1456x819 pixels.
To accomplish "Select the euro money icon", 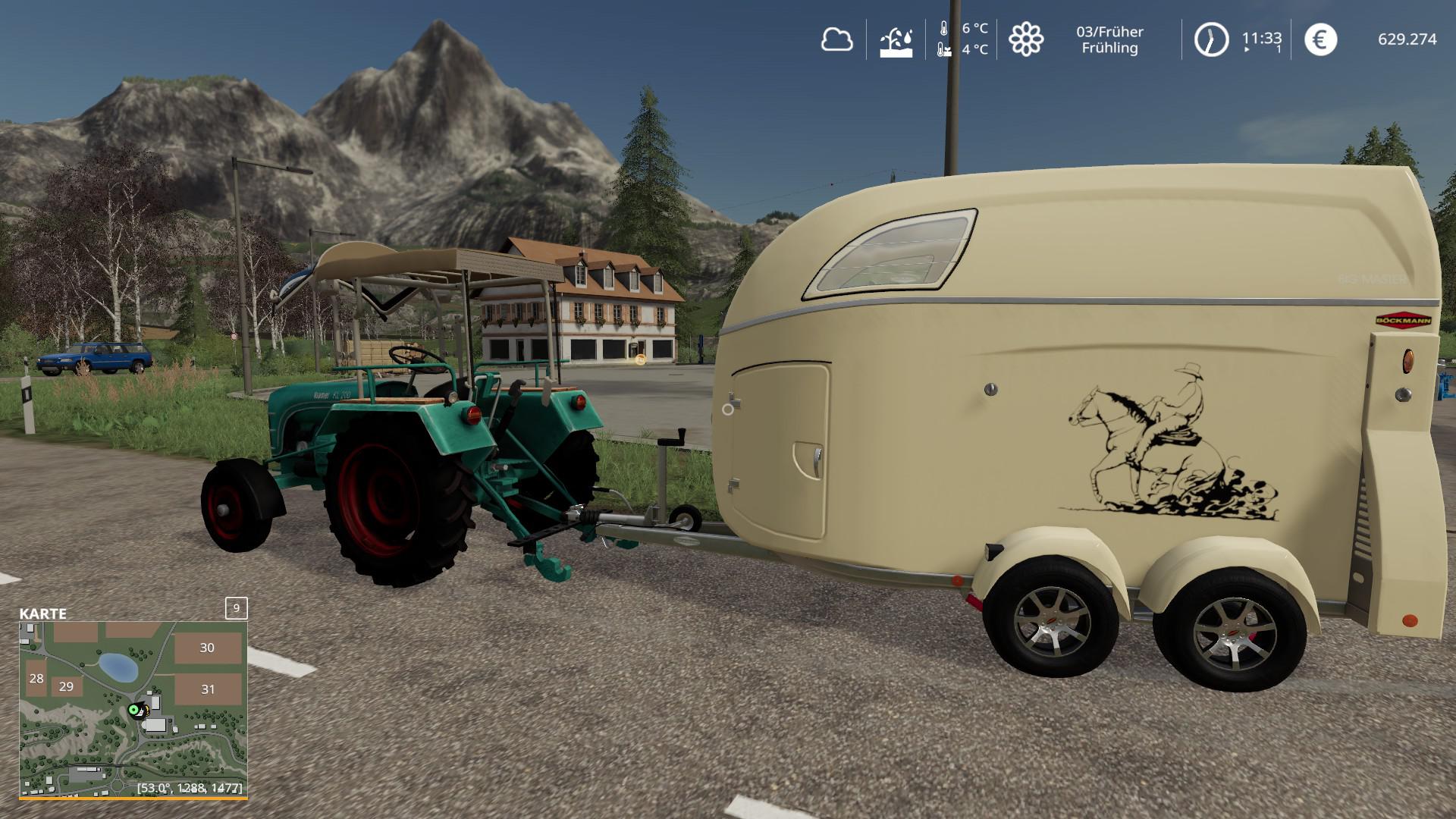I will coord(1320,39).
